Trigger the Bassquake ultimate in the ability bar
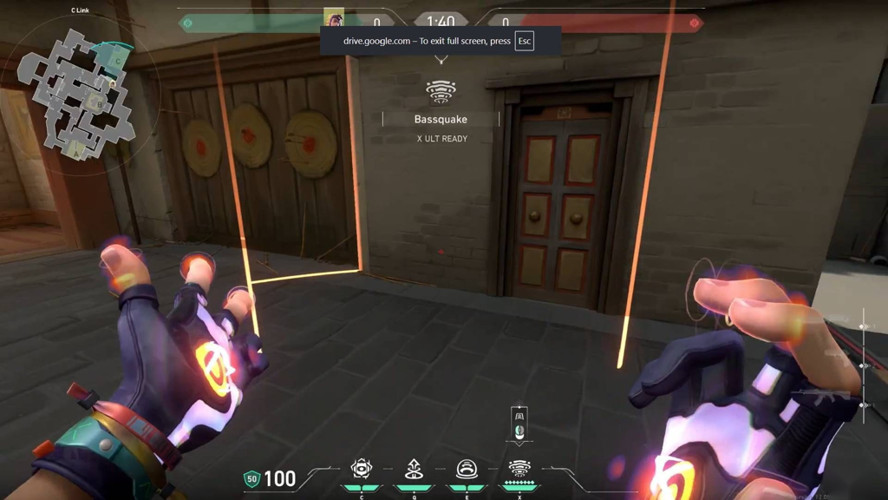This screenshot has width=888, height=500. tap(519, 468)
